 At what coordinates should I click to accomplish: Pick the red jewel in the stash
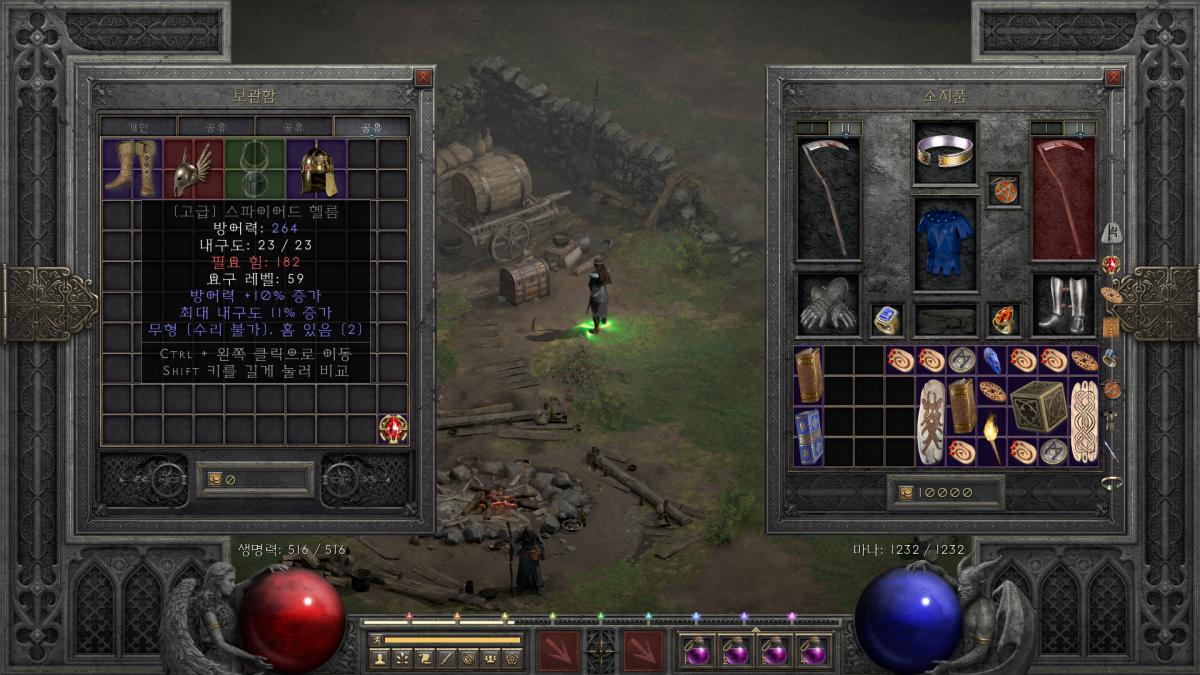(x=393, y=428)
